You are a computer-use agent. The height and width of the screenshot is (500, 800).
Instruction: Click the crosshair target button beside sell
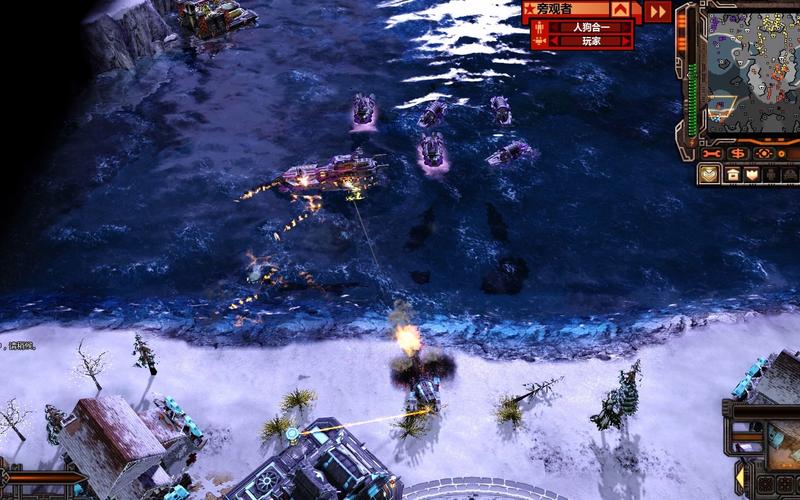coord(764,154)
